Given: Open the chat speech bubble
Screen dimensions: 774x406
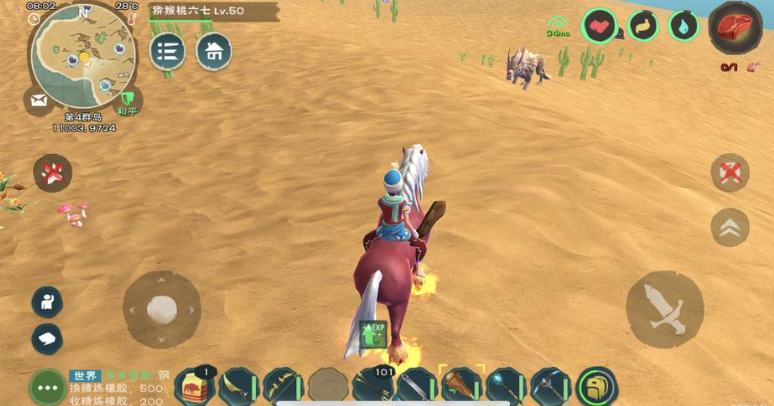Looking at the screenshot, I should [x=47, y=338].
